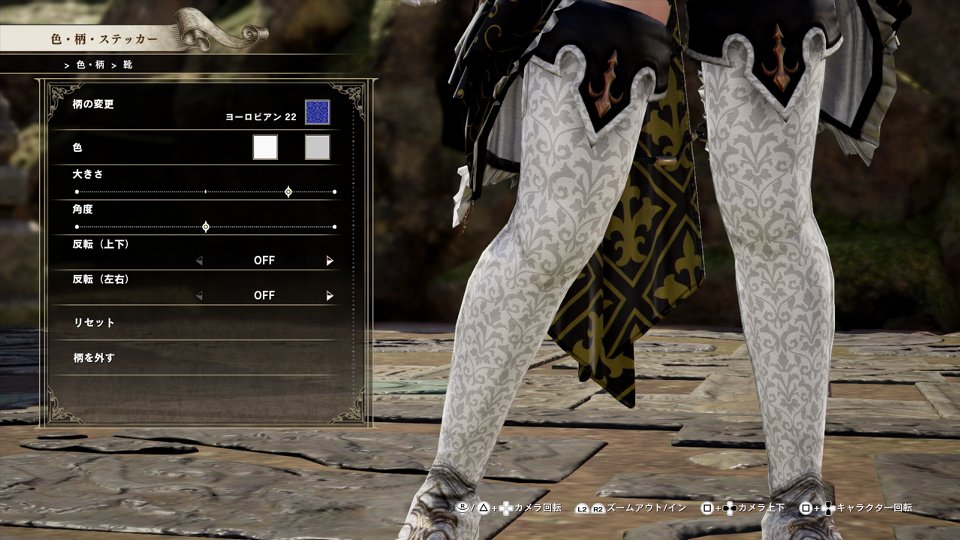Adjust the 角度 angle slider
This screenshot has height=540, width=960.
[x=206, y=227]
